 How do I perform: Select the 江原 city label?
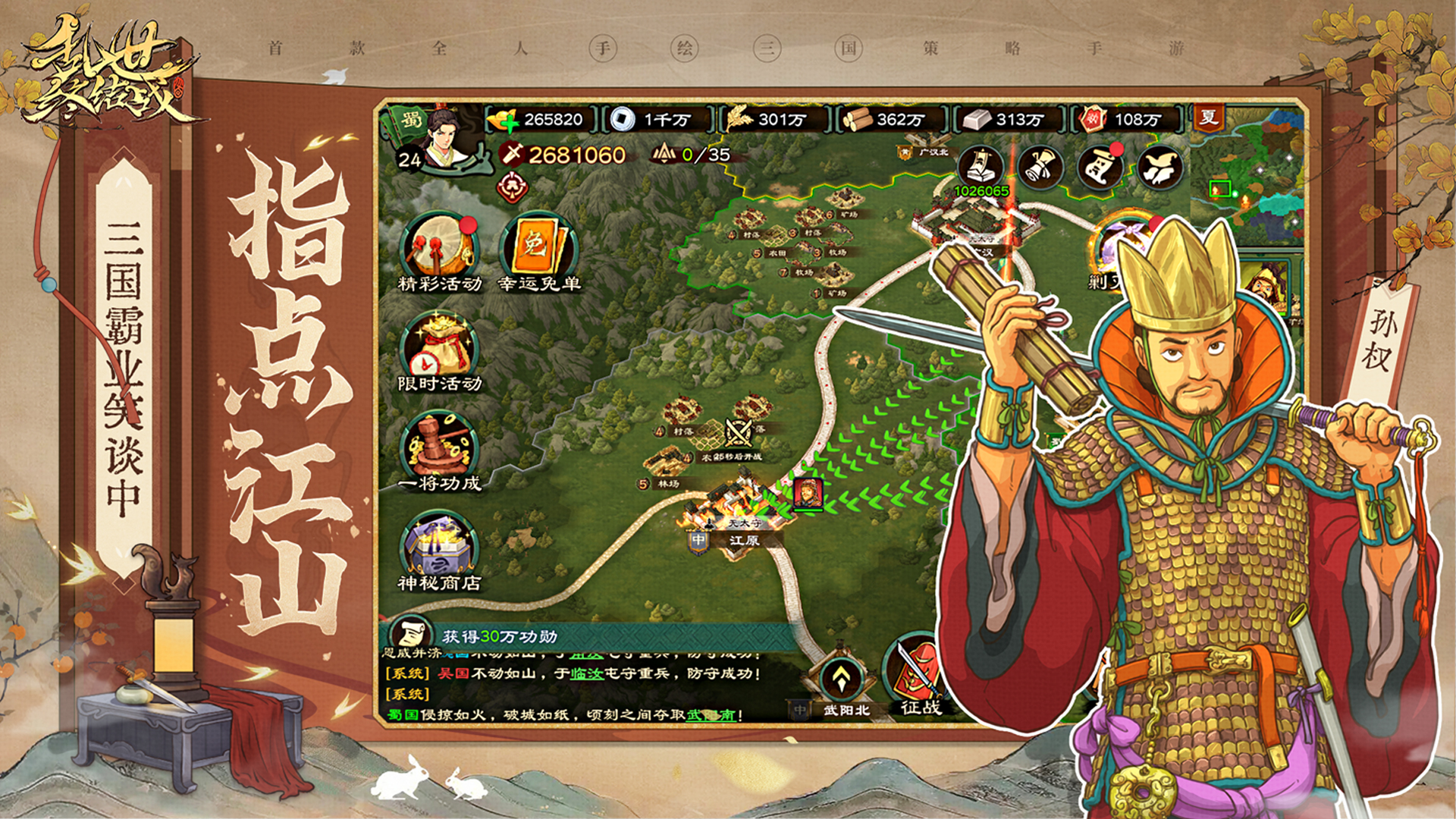point(743,541)
